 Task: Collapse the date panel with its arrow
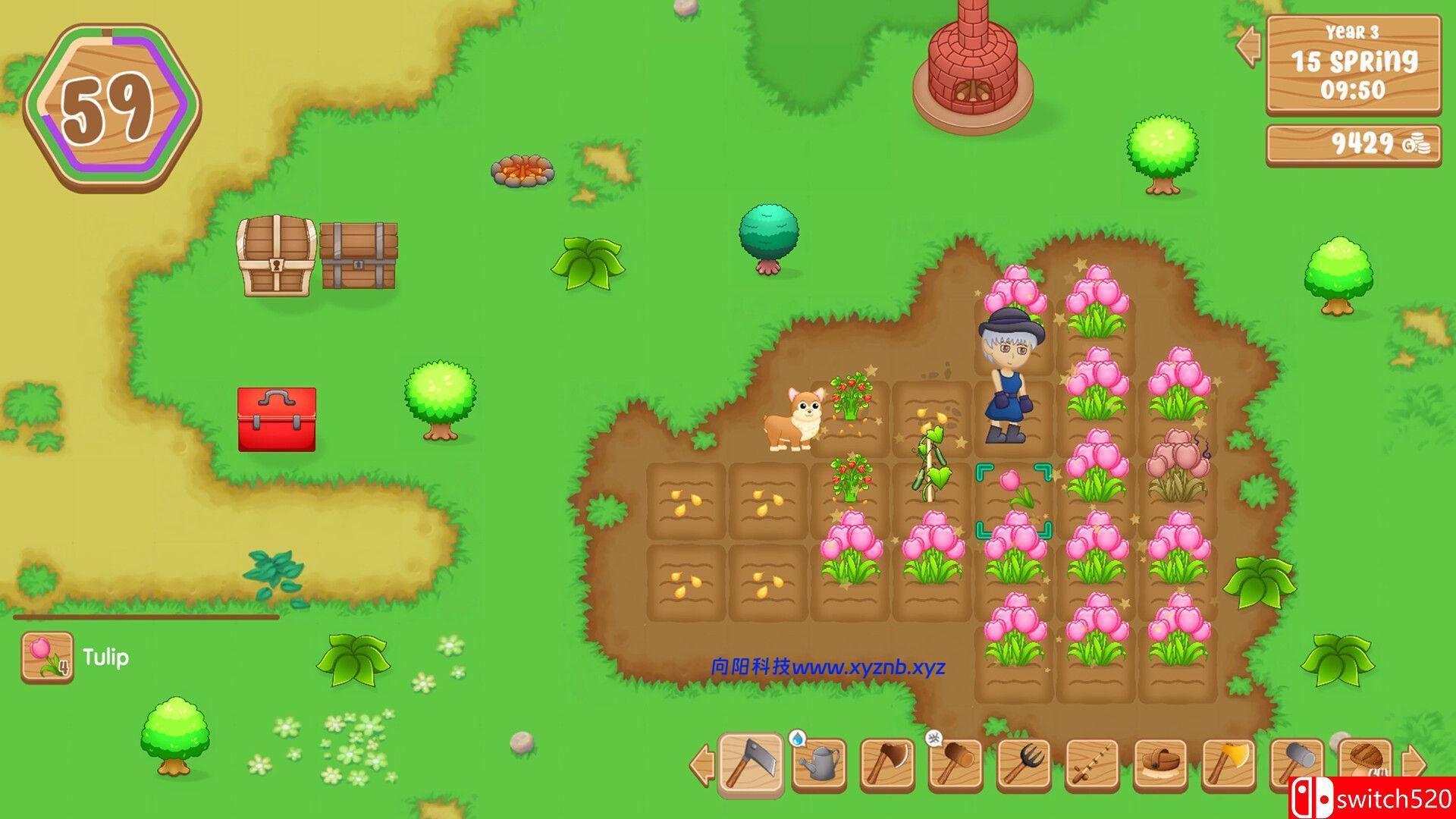point(1248,45)
